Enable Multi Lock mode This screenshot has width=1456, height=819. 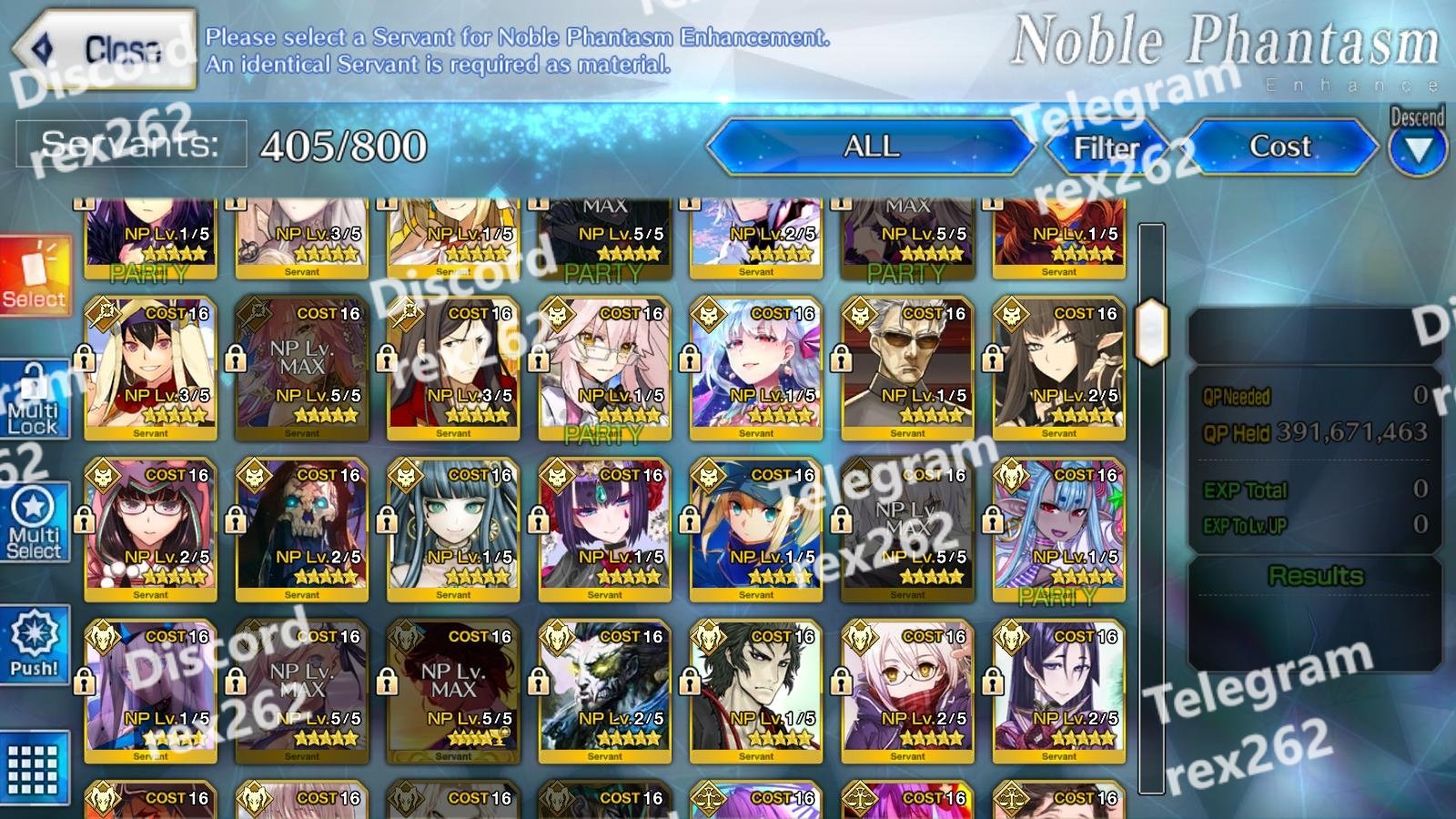pos(35,400)
